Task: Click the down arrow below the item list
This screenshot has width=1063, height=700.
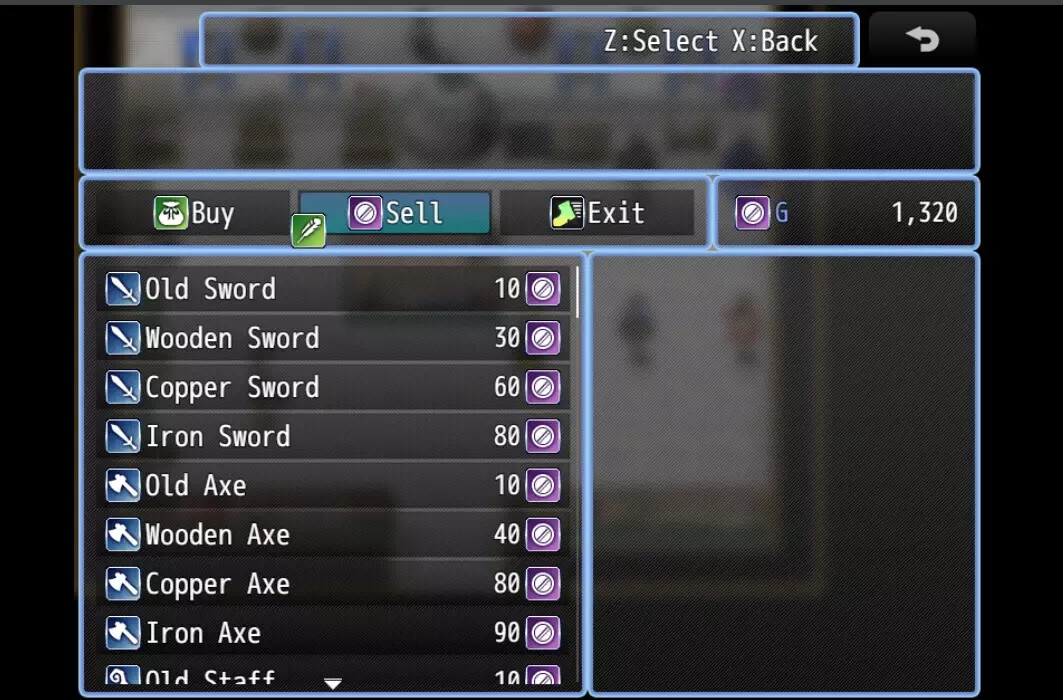Action: [333, 684]
